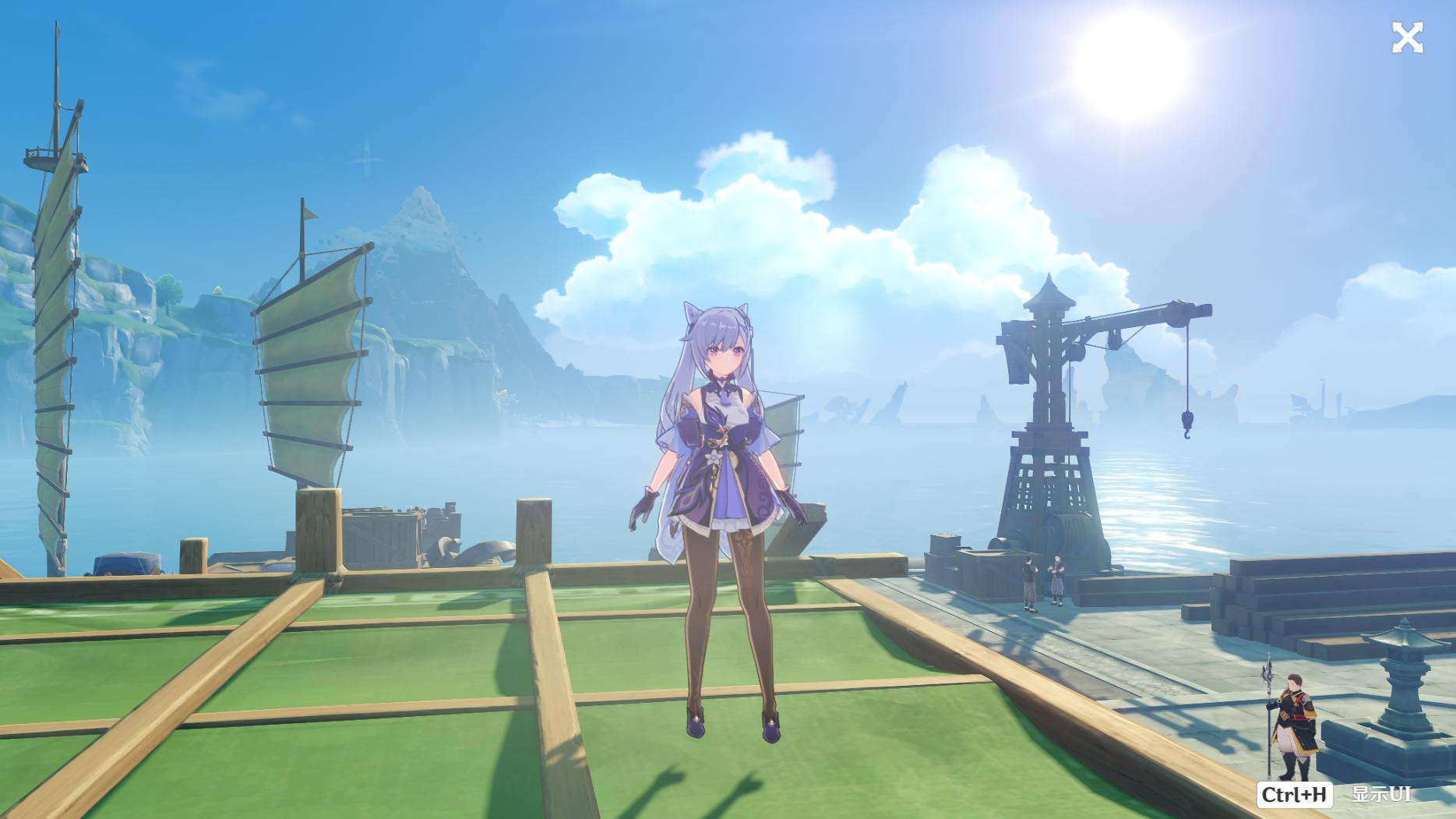Show the UI with 显示UI
Image resolution: width=1456 pixels, height=819 pixels.
click(x=1380, y=794)
